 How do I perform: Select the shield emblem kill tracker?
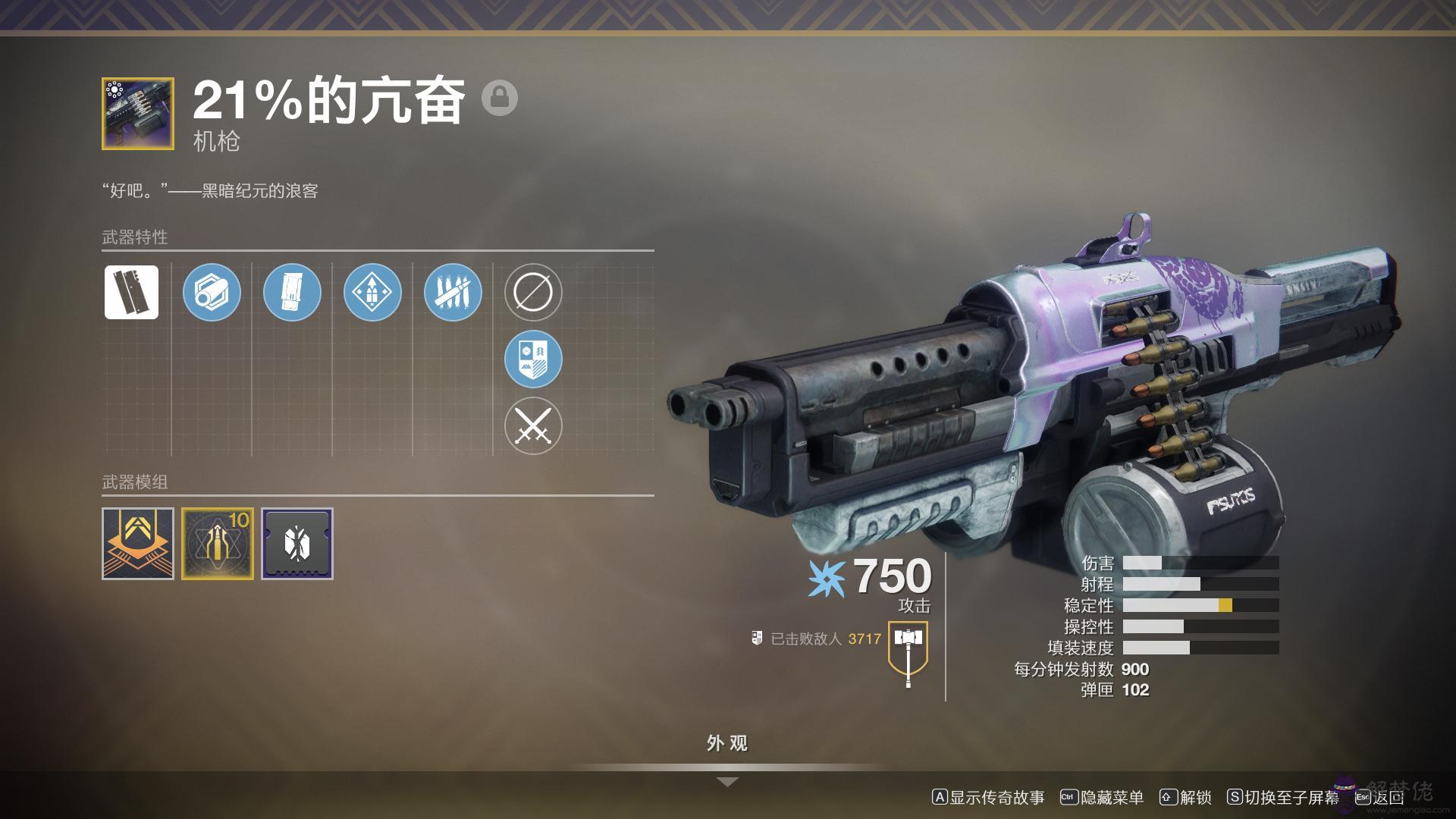point(533,359)
